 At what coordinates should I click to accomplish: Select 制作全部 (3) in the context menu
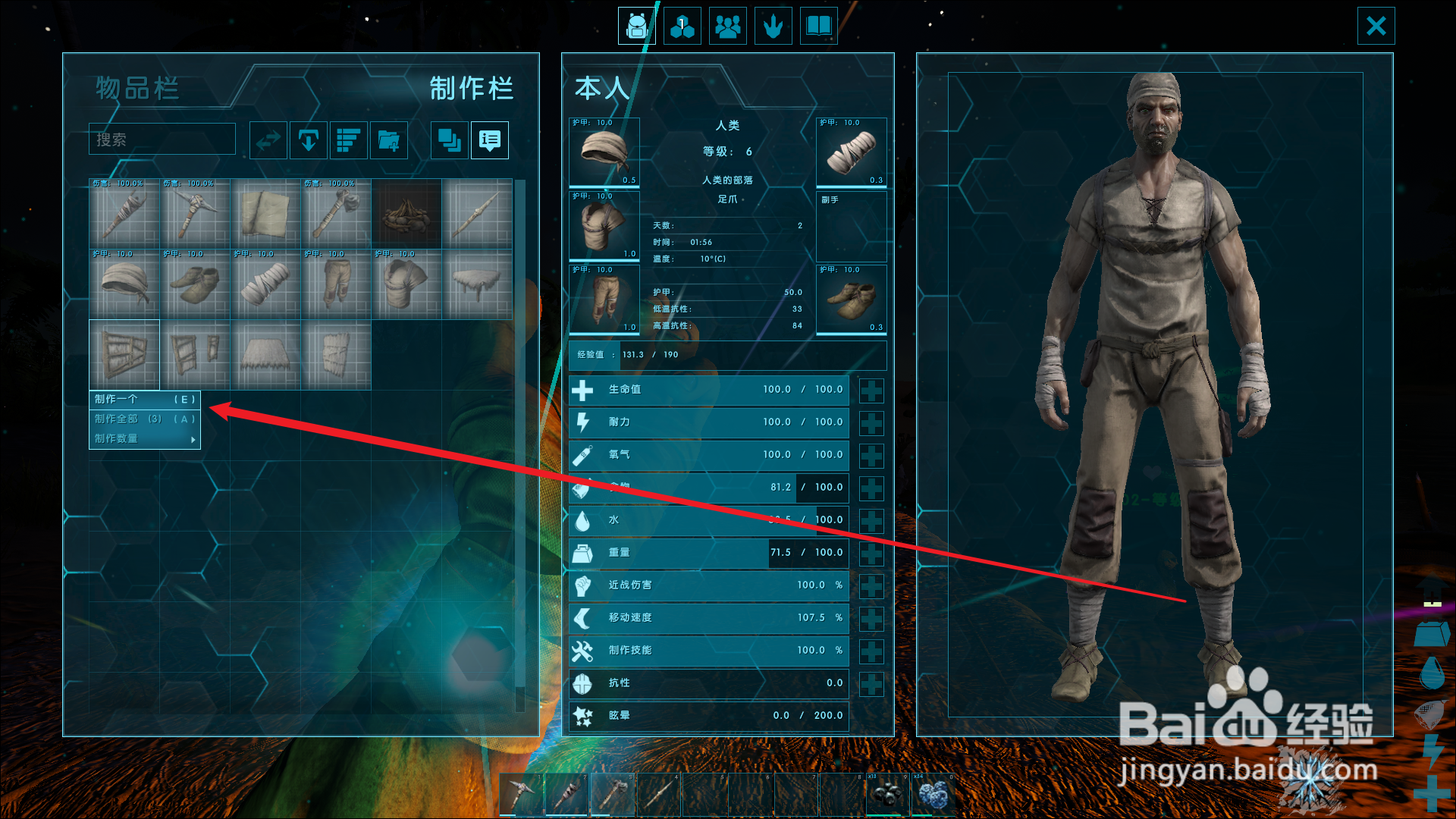144,419
